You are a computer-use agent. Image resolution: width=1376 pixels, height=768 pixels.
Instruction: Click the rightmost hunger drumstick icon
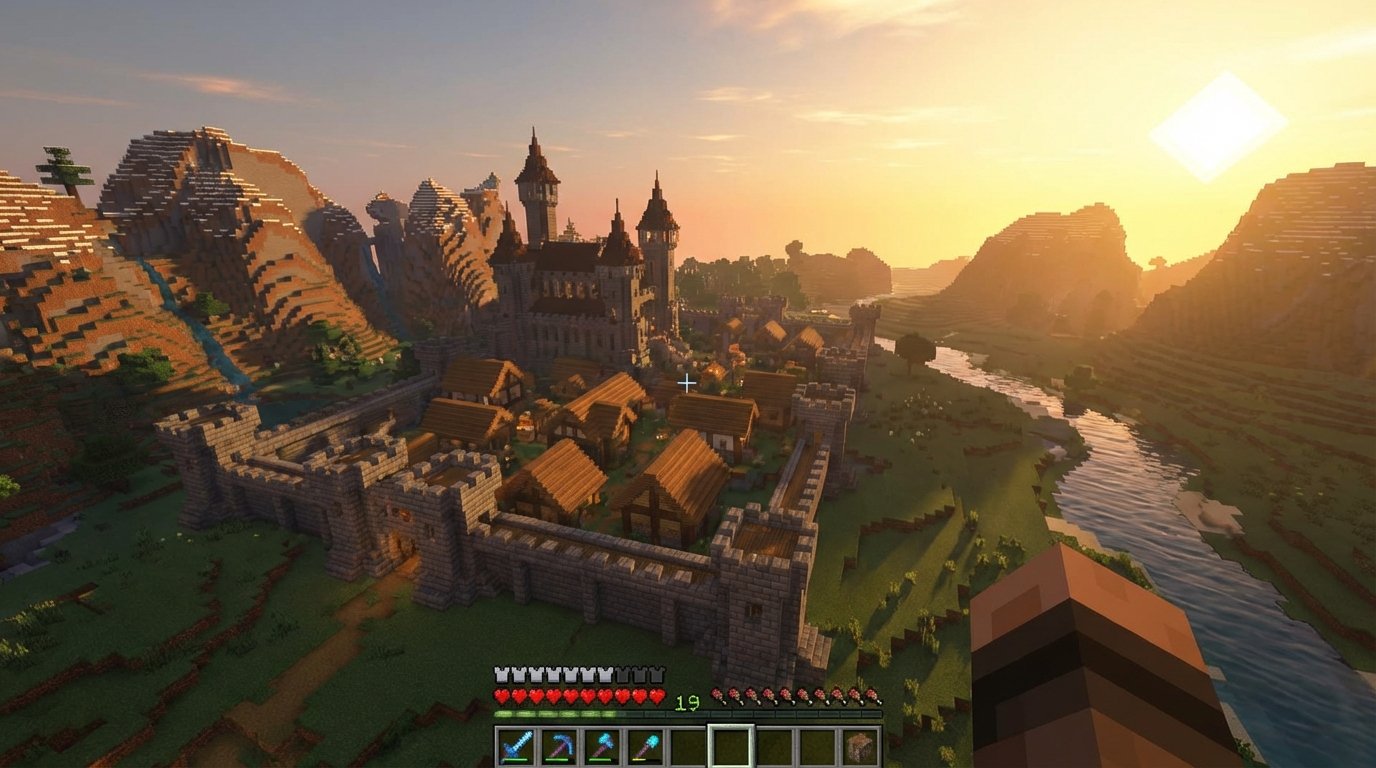(874, 697)
